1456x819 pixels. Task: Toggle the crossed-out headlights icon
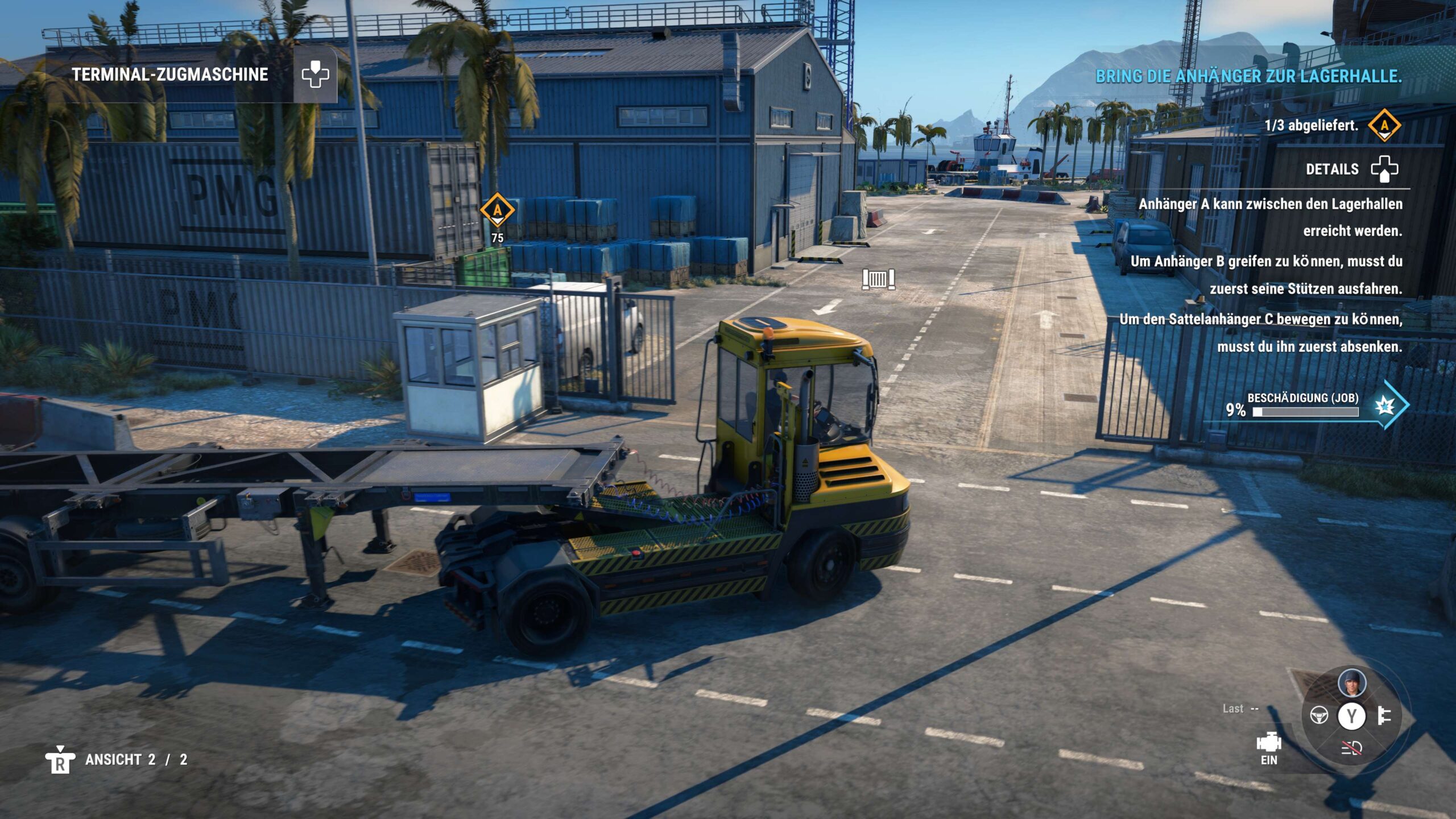[x=1351, y=748]
